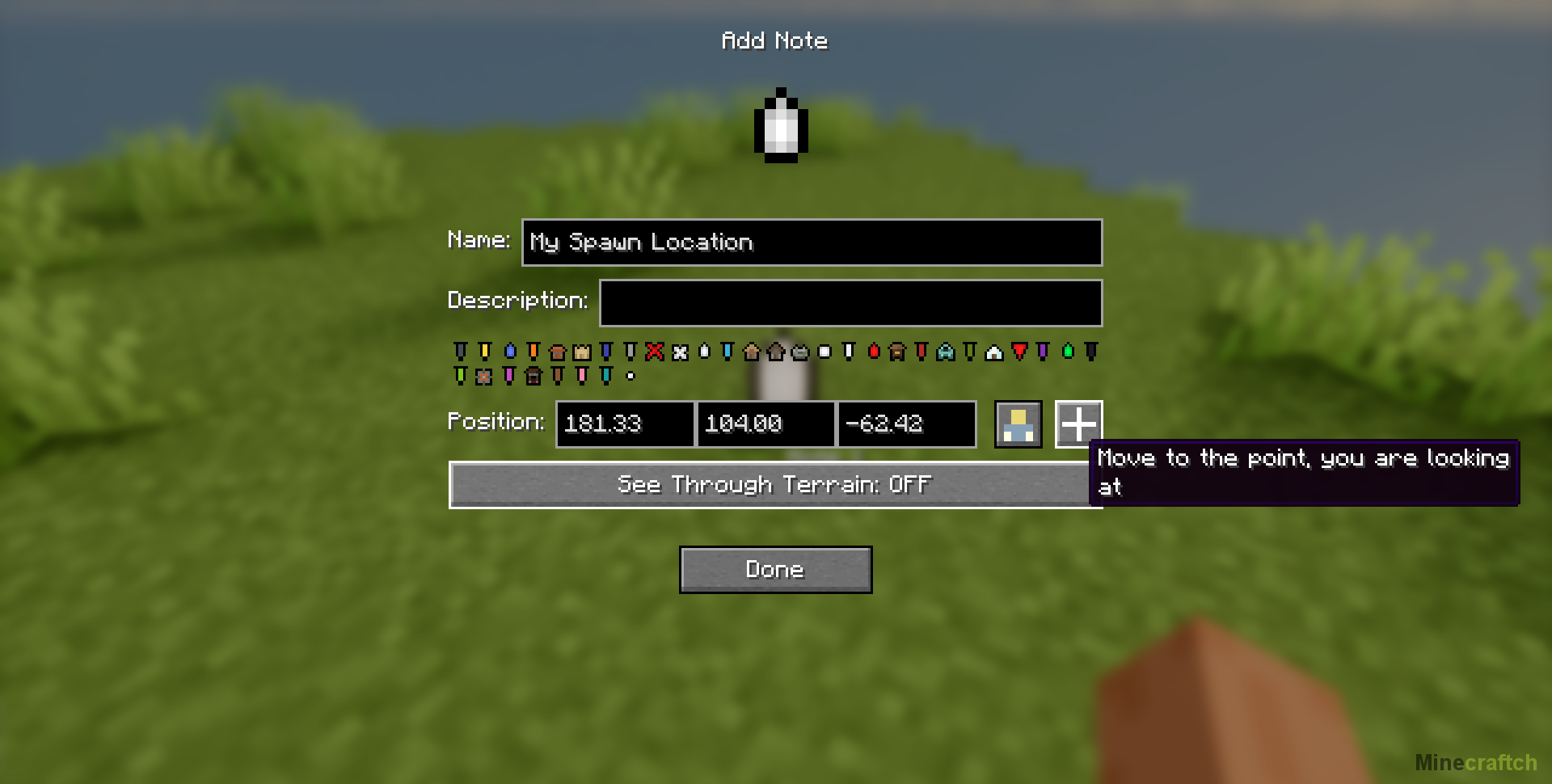Choose the pink banner marker icon
Screen dimensions: 1552x784
(582, 376)
